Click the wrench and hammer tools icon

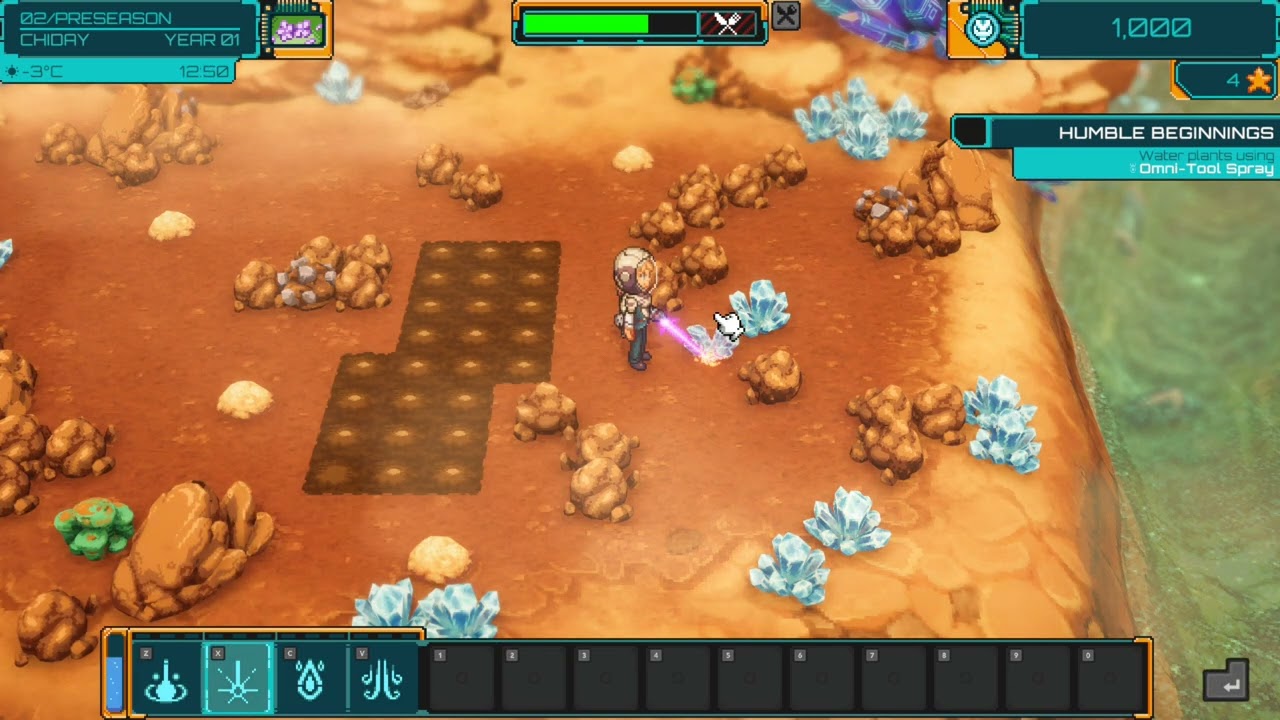click(x=786, y=16)
